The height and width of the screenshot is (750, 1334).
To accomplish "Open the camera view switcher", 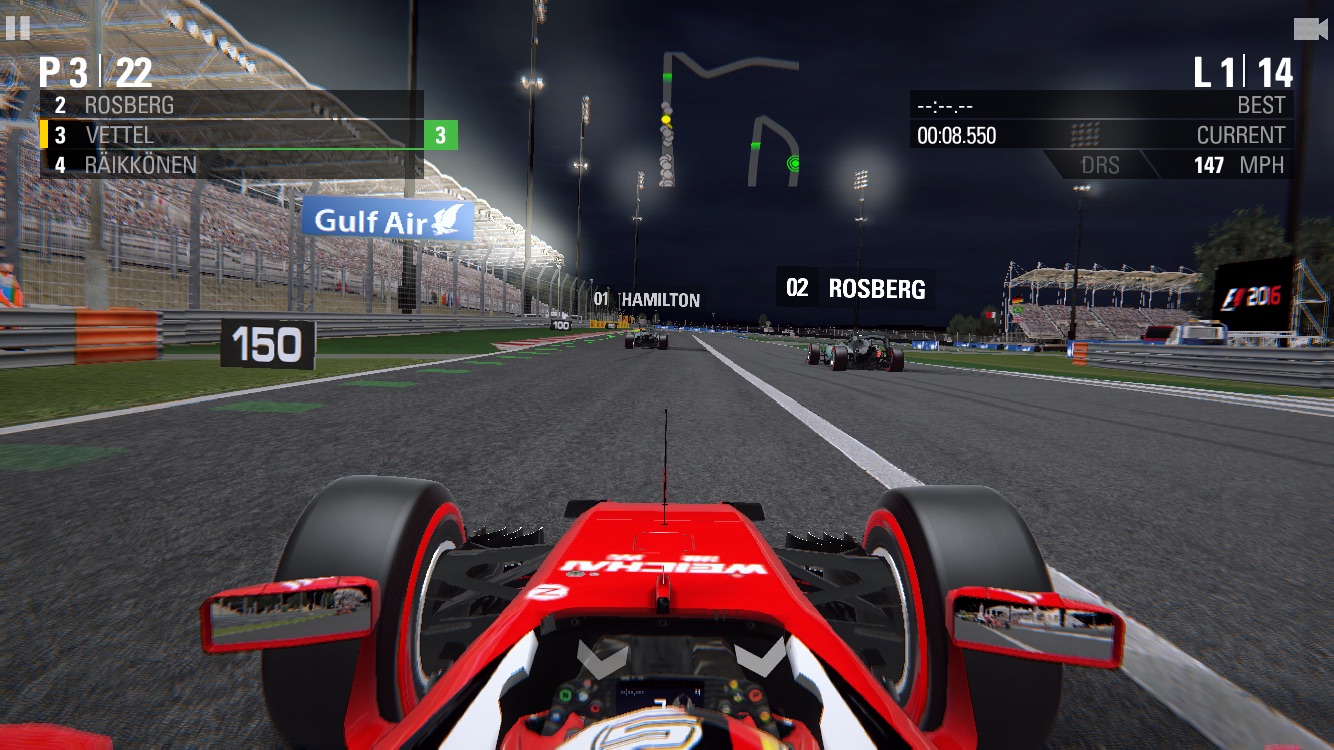I will (1311, 27).
